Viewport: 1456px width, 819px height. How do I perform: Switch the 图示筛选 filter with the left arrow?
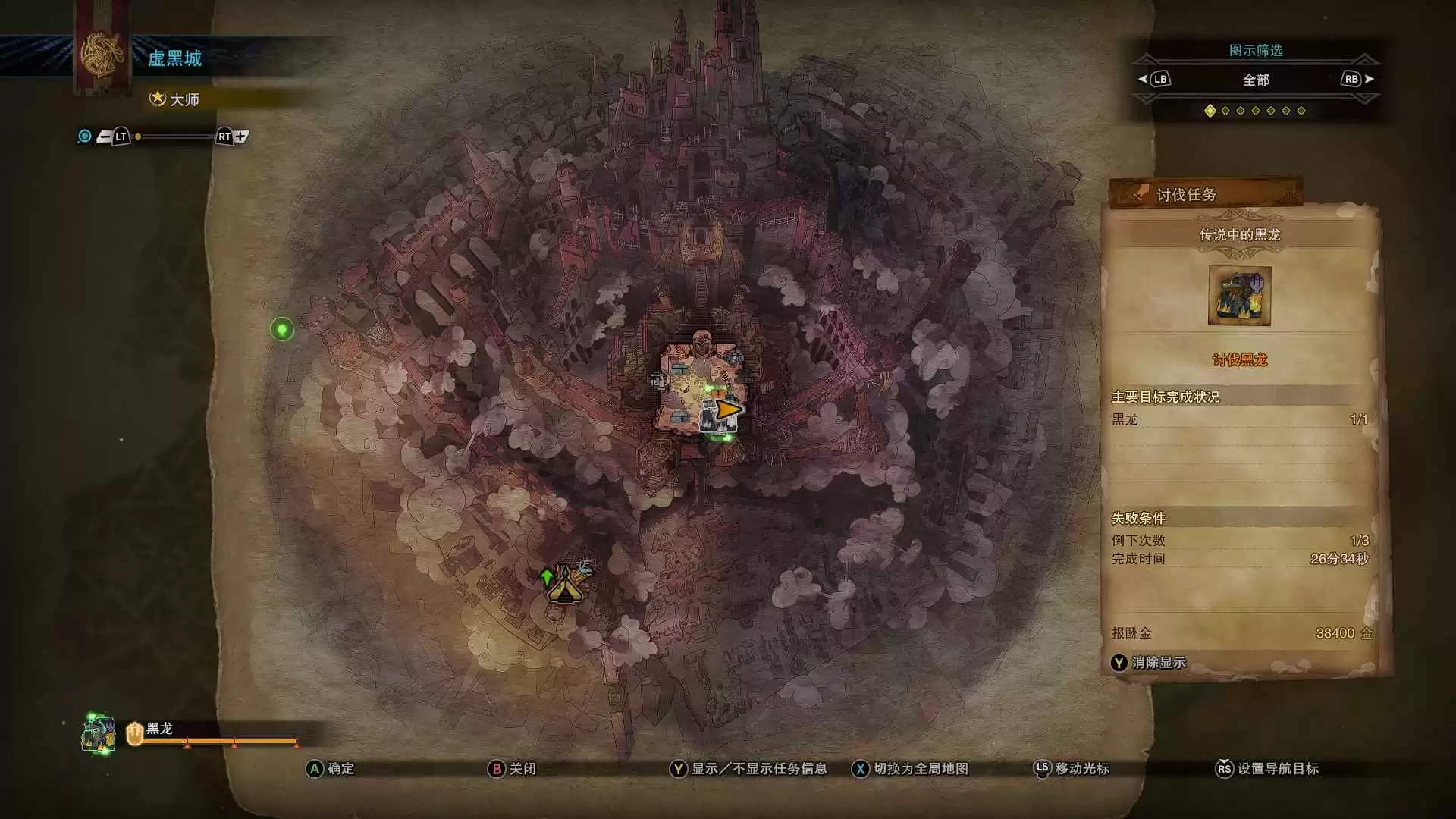point(1143,79)
